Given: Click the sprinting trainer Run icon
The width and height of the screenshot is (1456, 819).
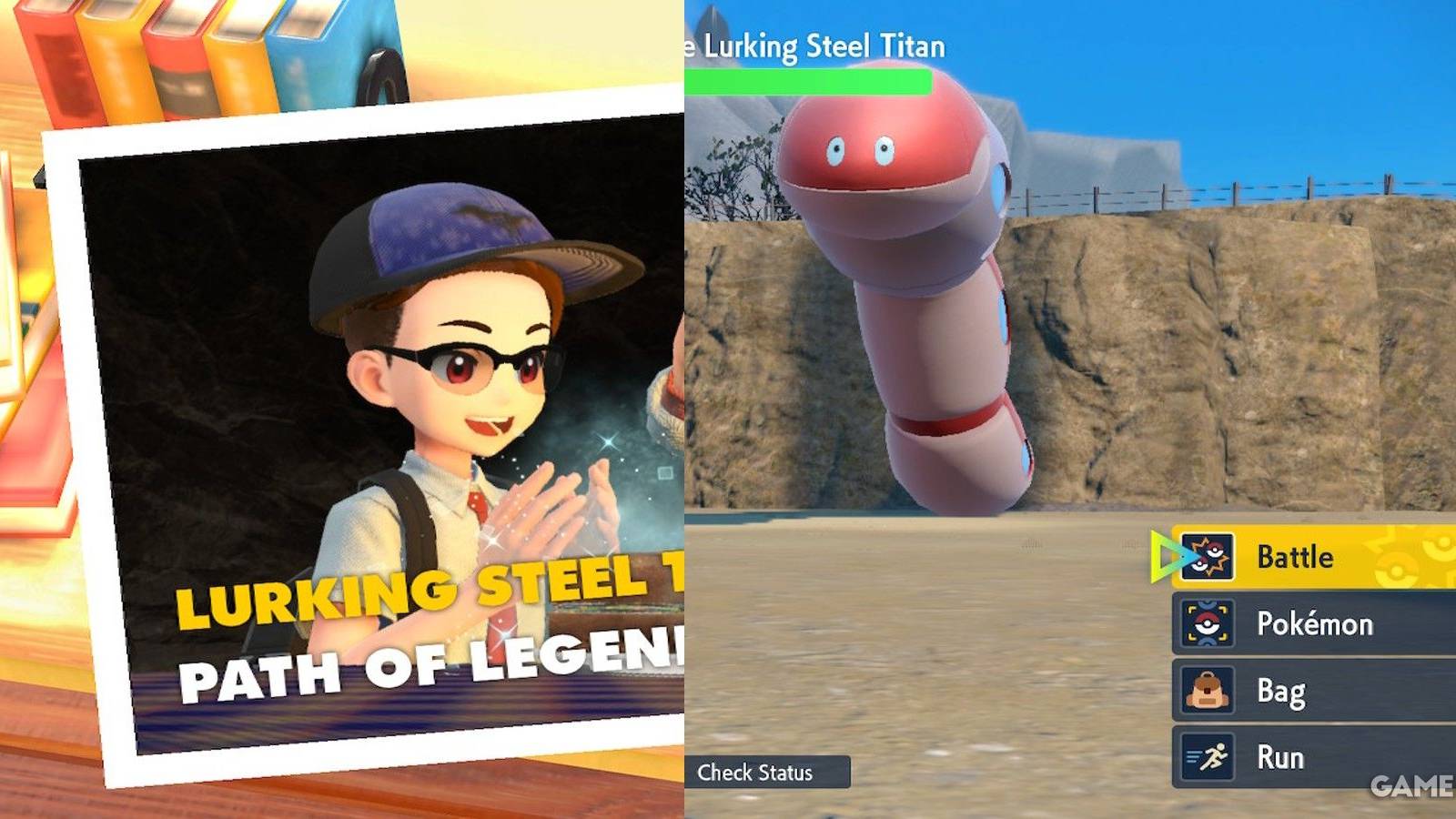Looking at the screenshot, I should click(x=1206, y=756).
